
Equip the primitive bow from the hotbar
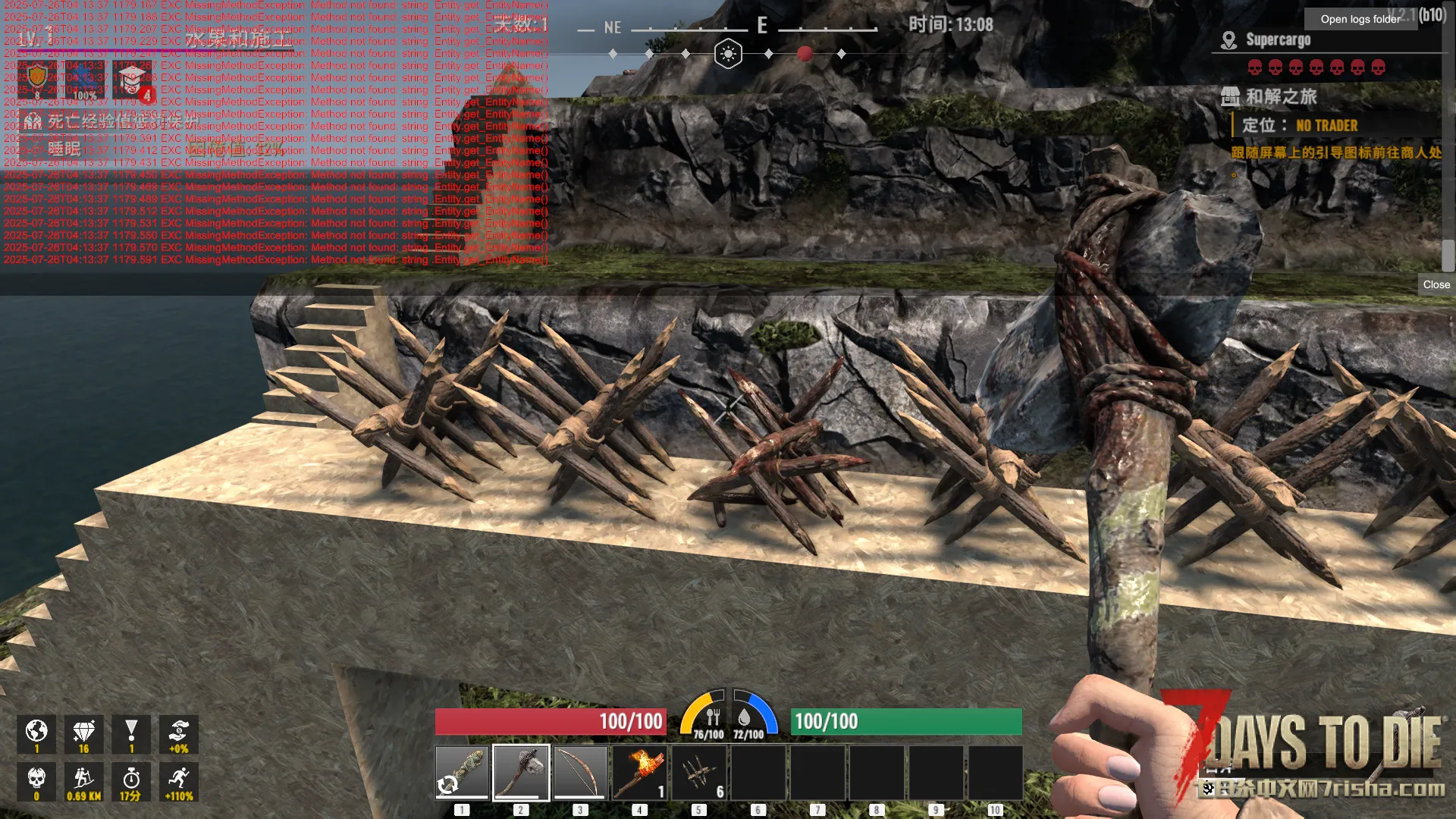point(580,772)
